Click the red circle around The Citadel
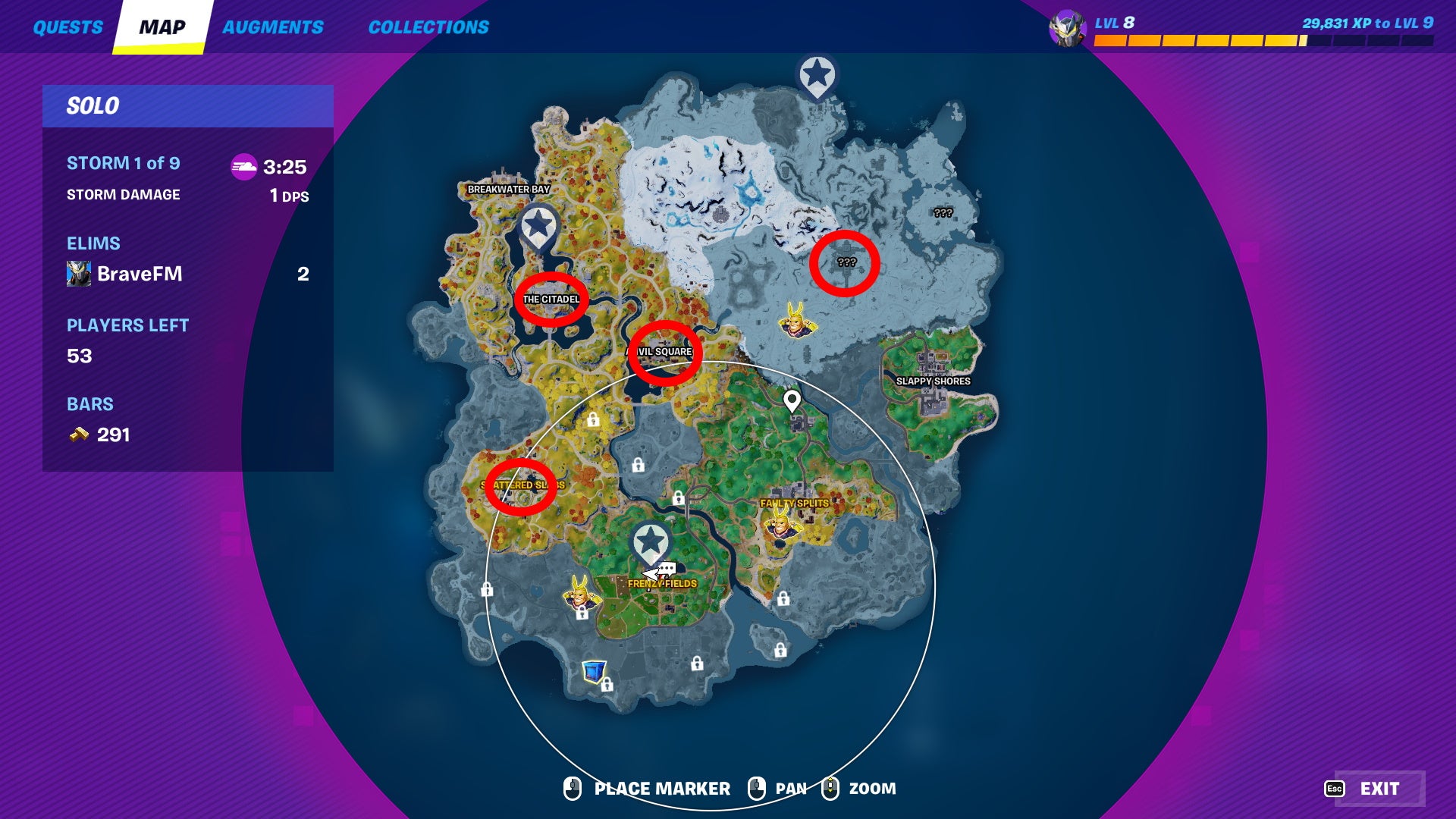 click(x=552, y=299)
